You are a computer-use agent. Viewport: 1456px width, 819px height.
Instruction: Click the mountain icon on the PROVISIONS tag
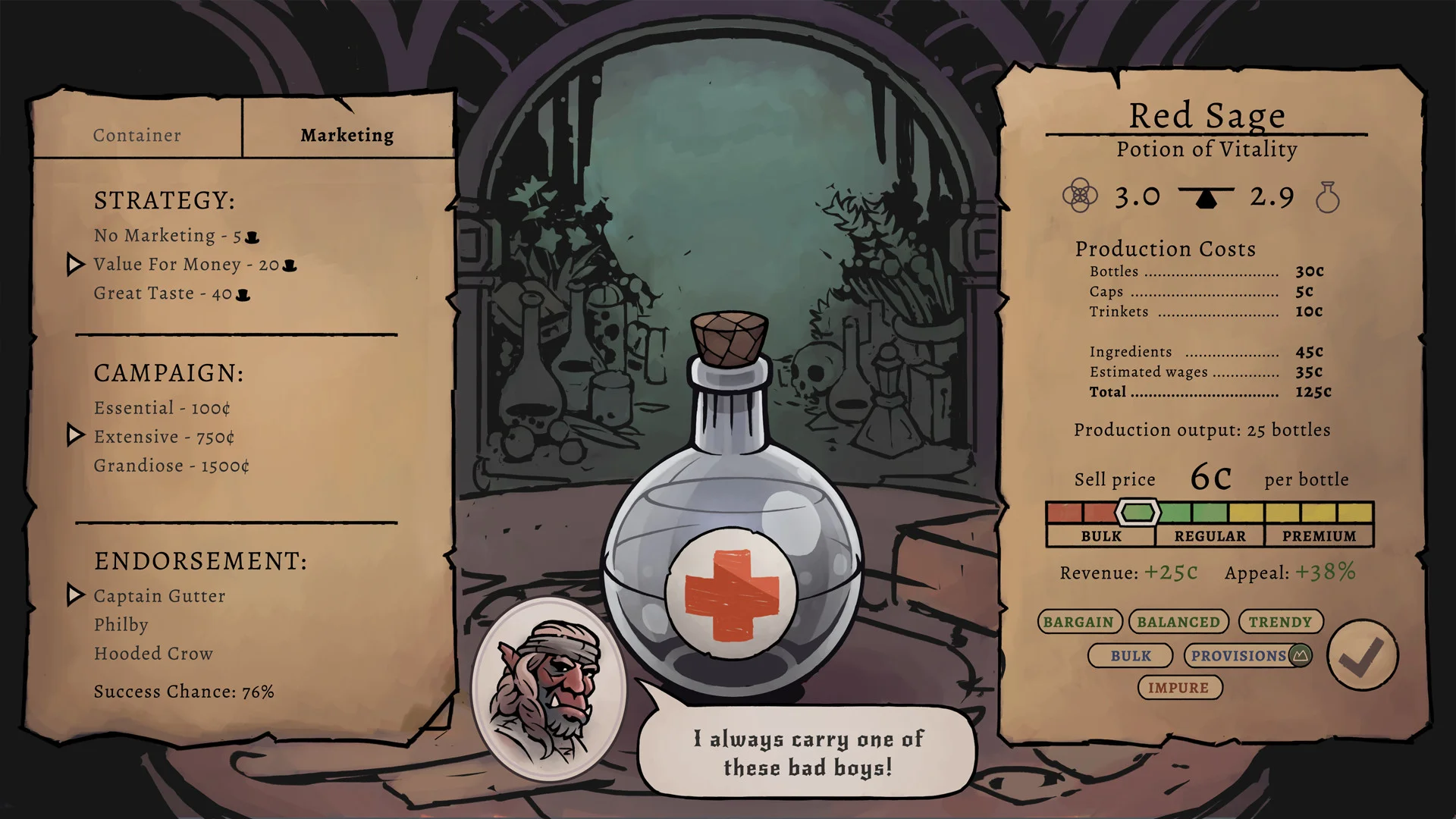tap(1299, 655)
